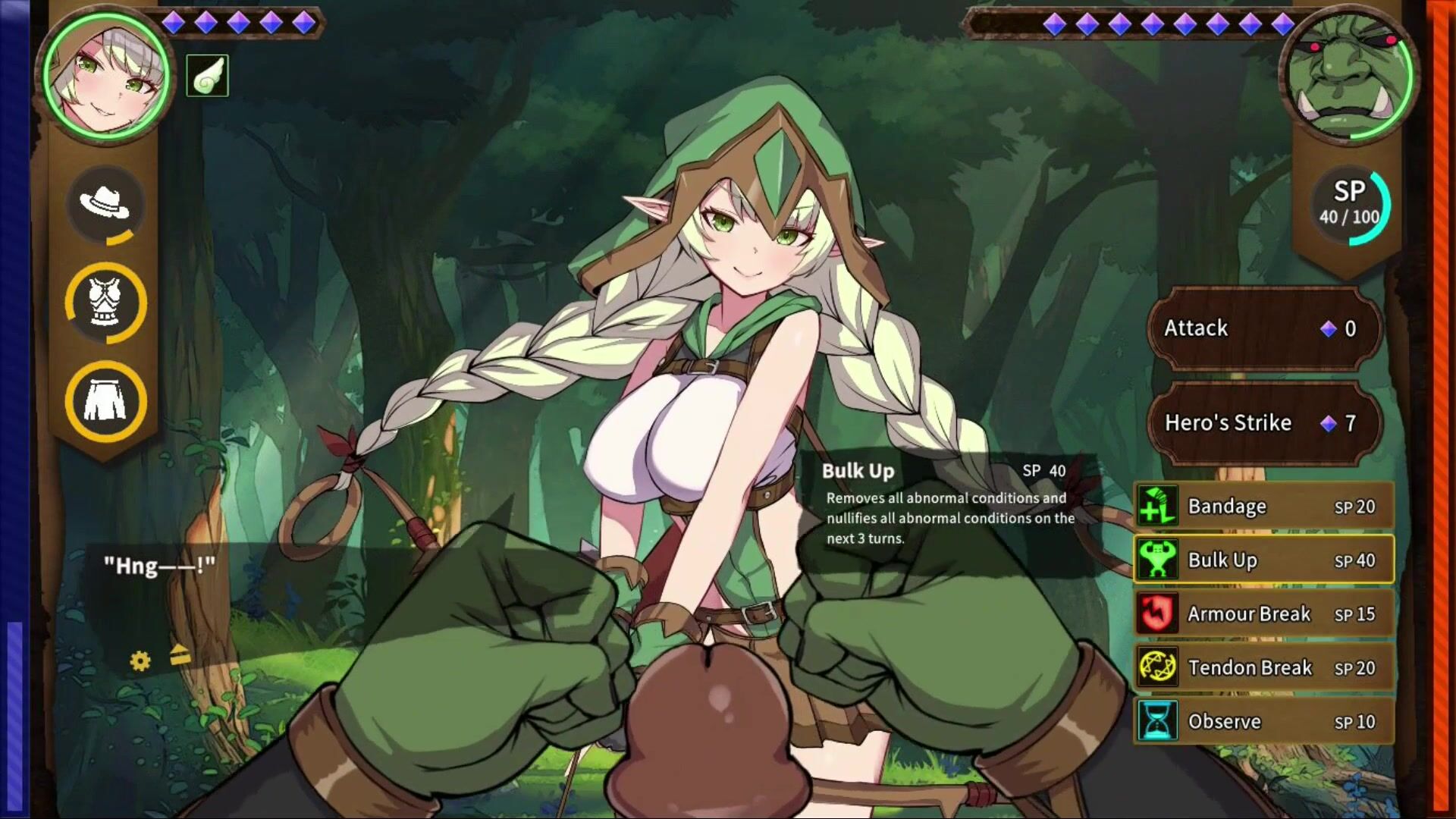Image resolution: width=1456 pixels, height=819 pixels.
Task: Select the Bandage skill
Action: [1263, 507]
